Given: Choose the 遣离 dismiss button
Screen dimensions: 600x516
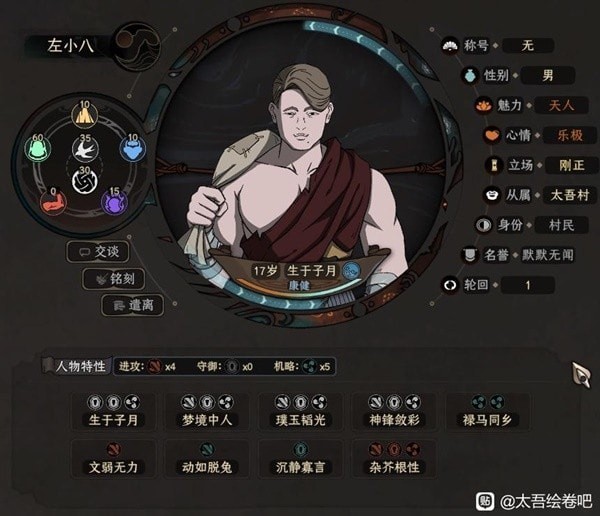Looking at the screenshot, I should pos(133,305).
